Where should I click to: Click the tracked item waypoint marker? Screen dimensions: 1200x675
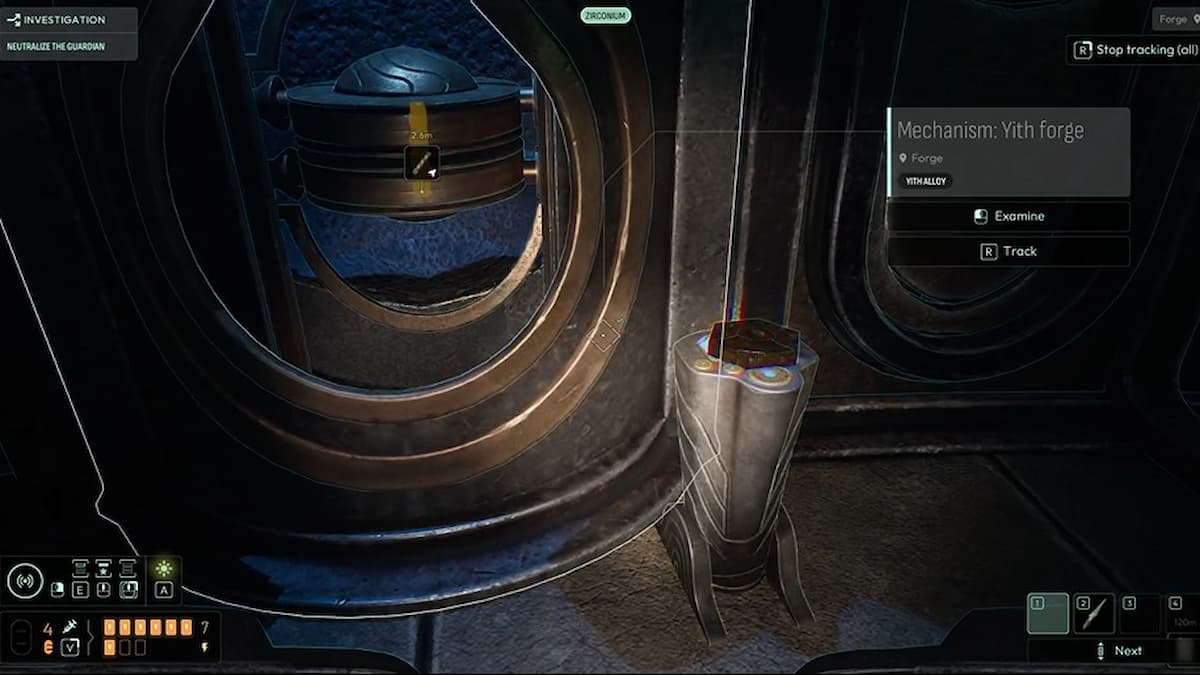click(421, 162)
